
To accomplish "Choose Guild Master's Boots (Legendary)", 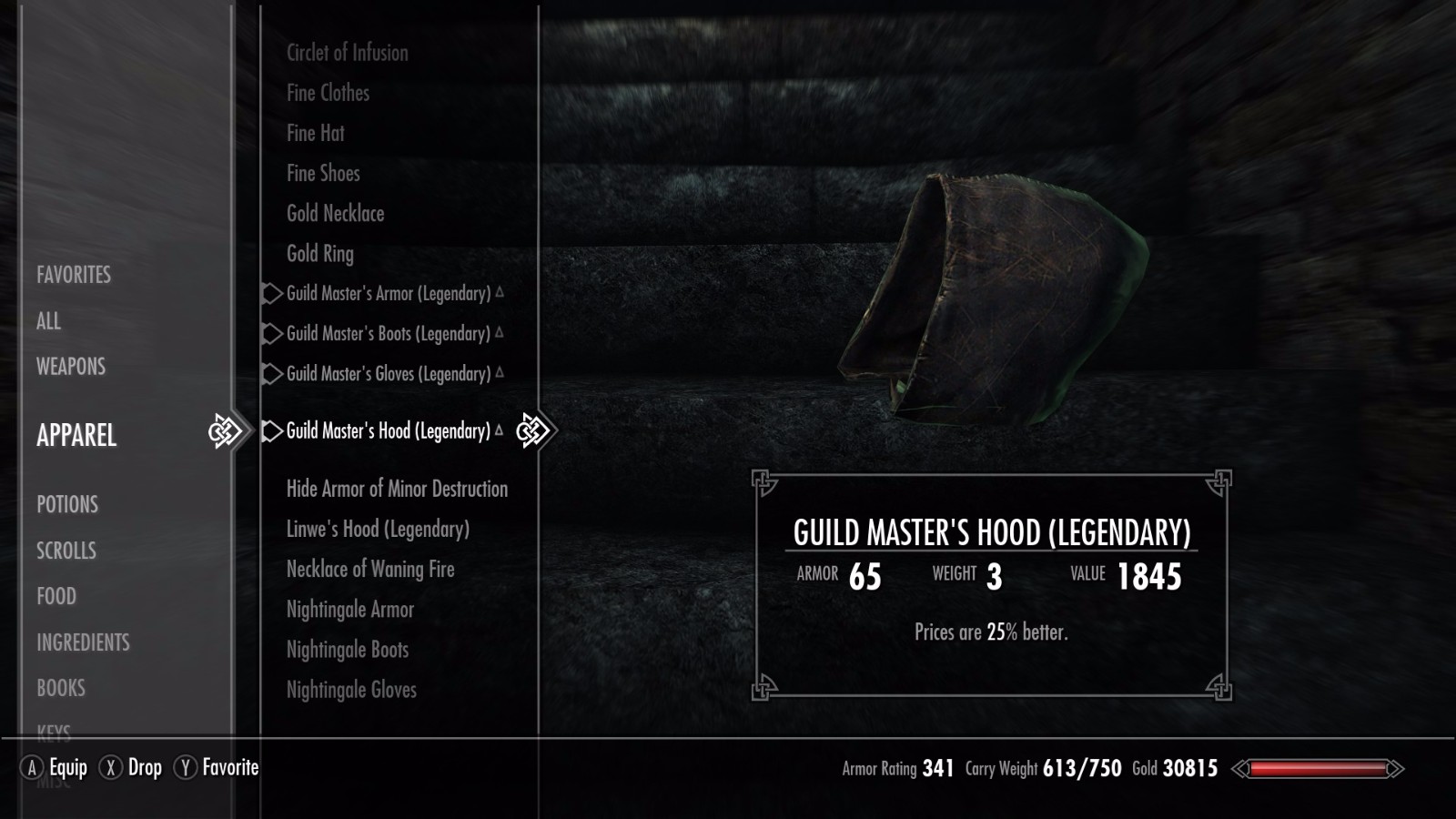I will [388, 334].
